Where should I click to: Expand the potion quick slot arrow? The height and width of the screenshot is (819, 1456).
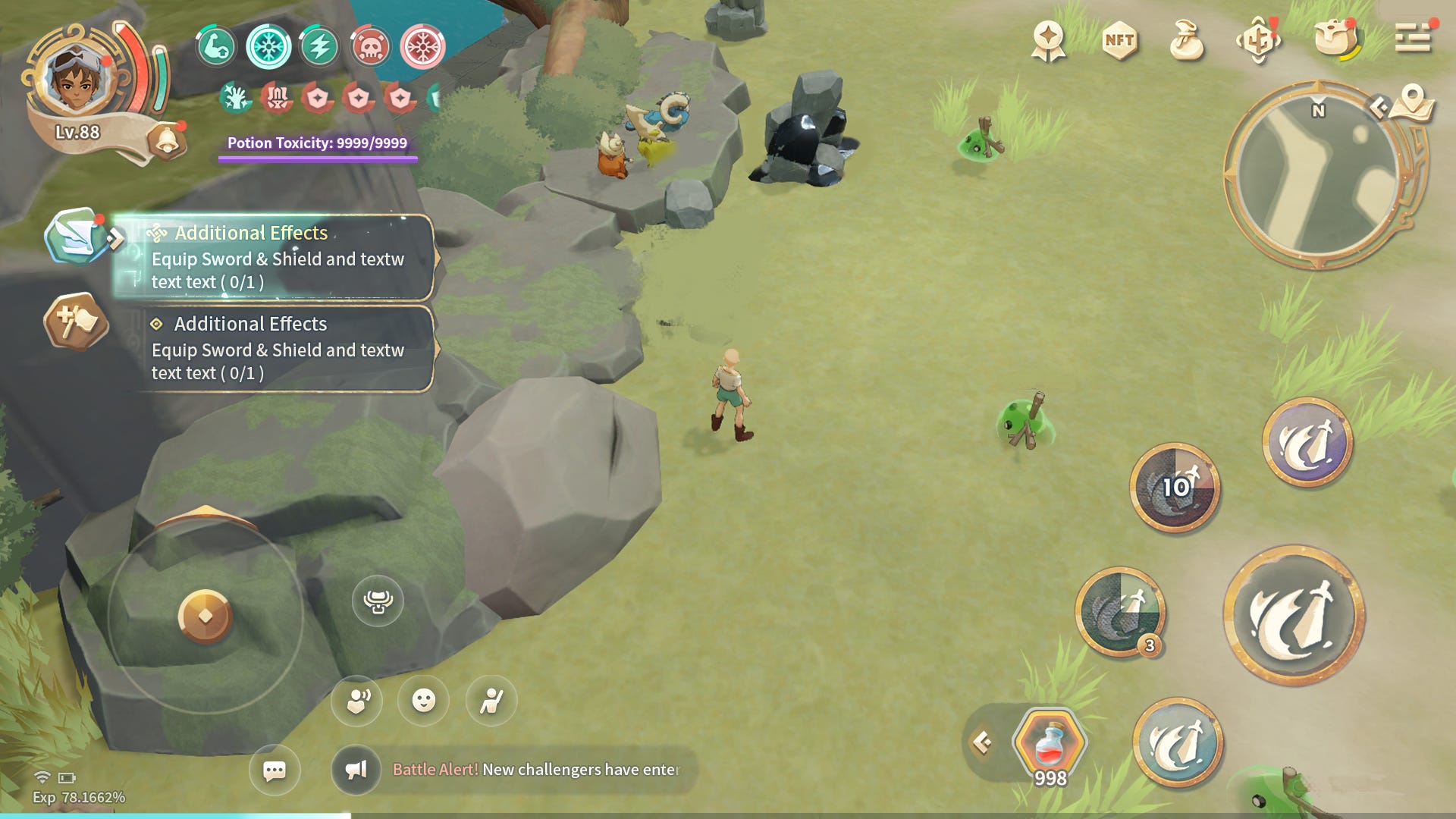click(983, 742)
